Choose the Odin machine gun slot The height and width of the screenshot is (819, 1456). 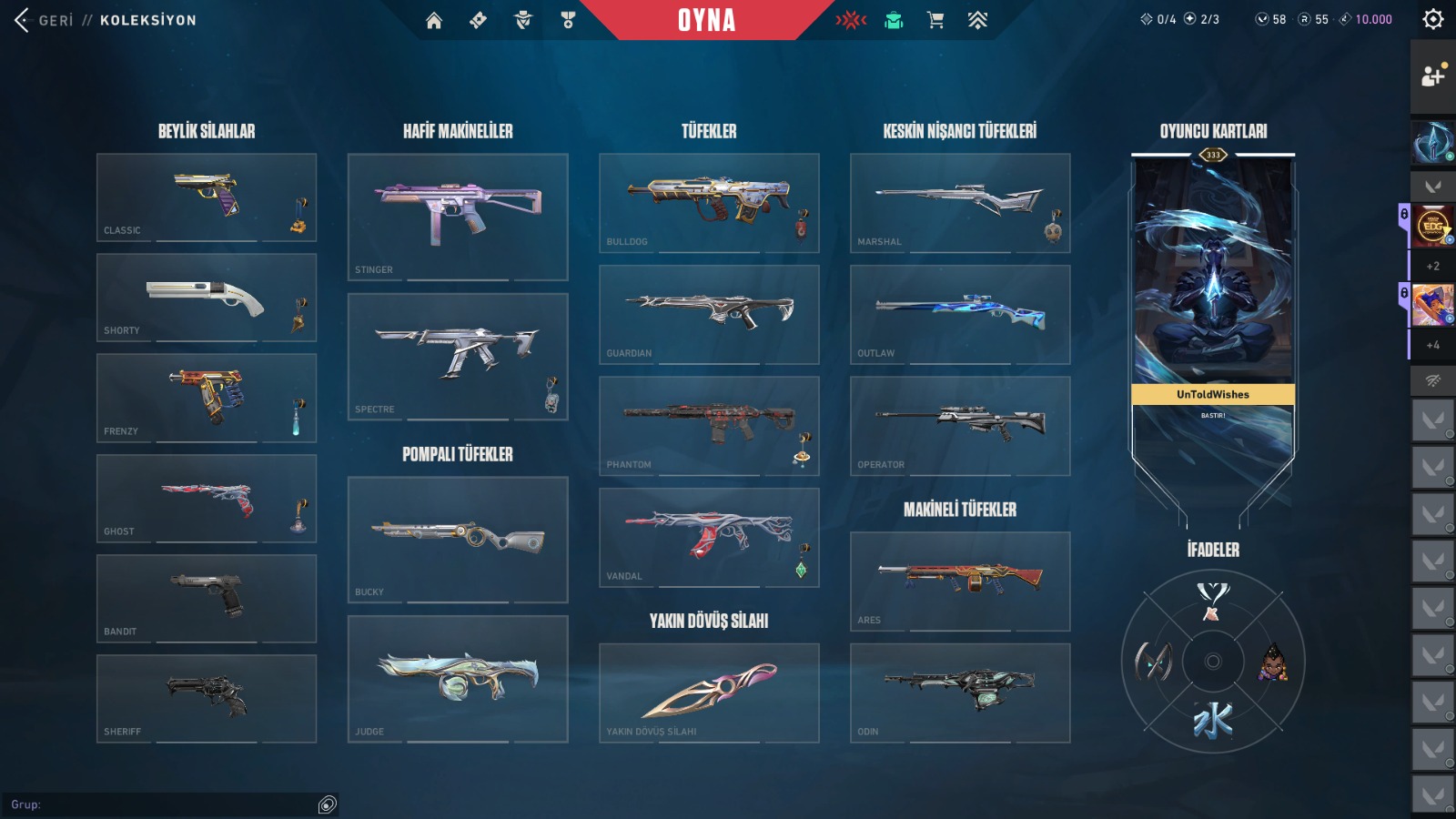[960, 693]
